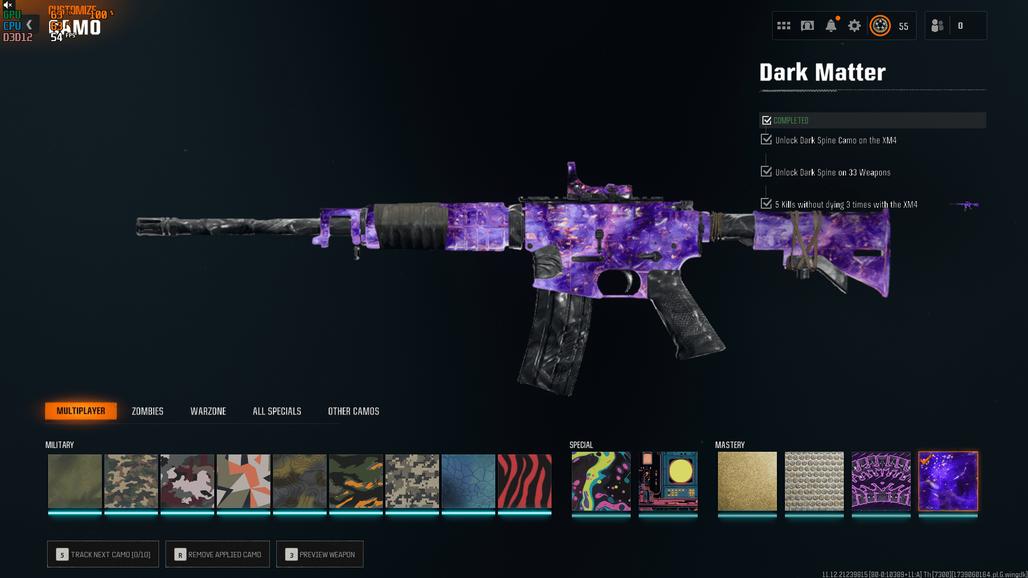Click Track Next Camo button

click(103, 554)
